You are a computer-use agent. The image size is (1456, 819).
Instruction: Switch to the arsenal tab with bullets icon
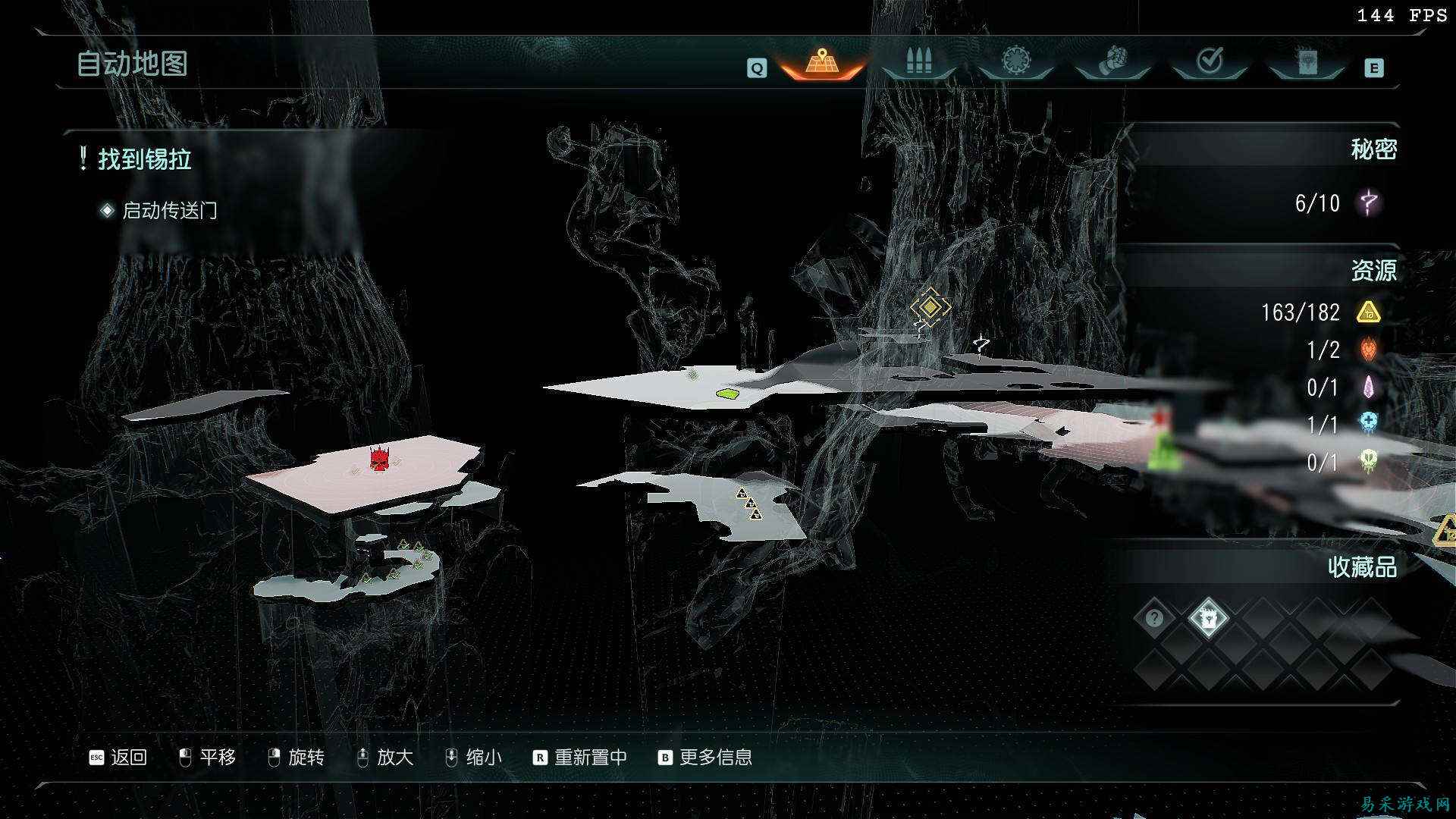[918, 62]
